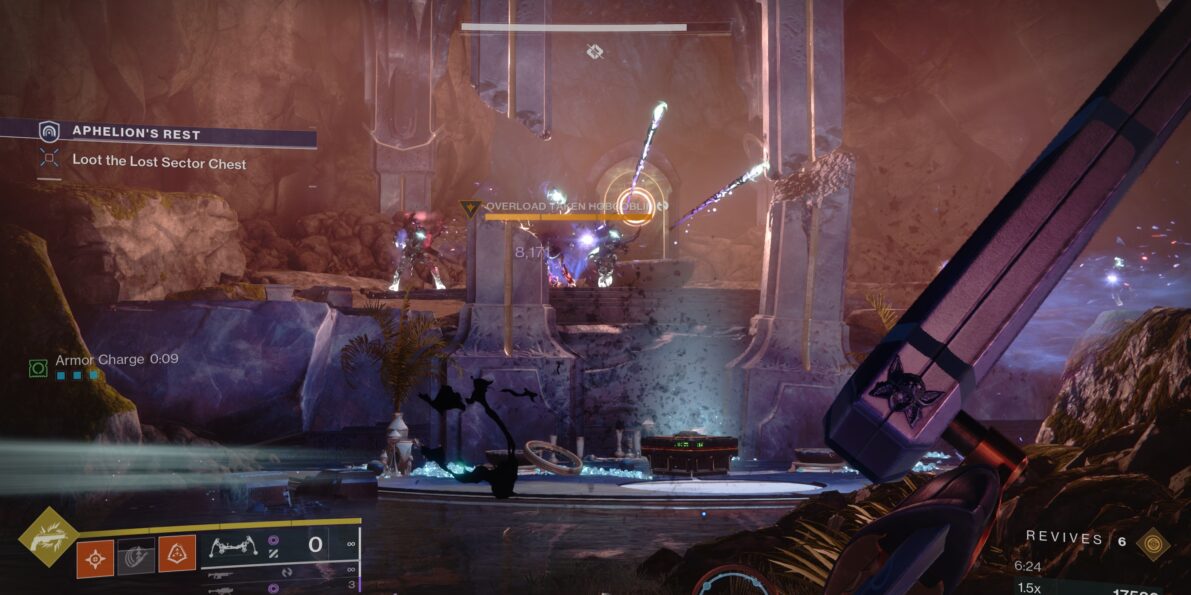Click the orange waypoint marker ring
Image resolution: width=1191 pixels, height=595 pixels.
pos(633,203)
